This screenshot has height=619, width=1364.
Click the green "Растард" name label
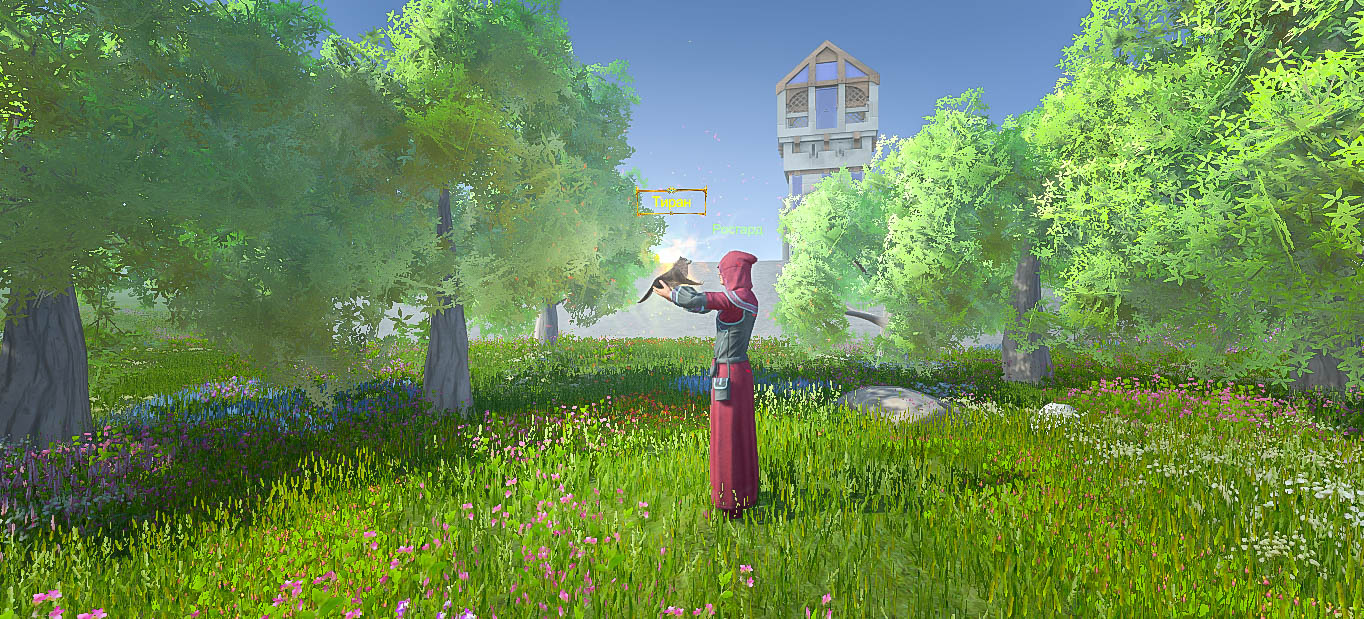pyautogui.click(x=737, y=229)
